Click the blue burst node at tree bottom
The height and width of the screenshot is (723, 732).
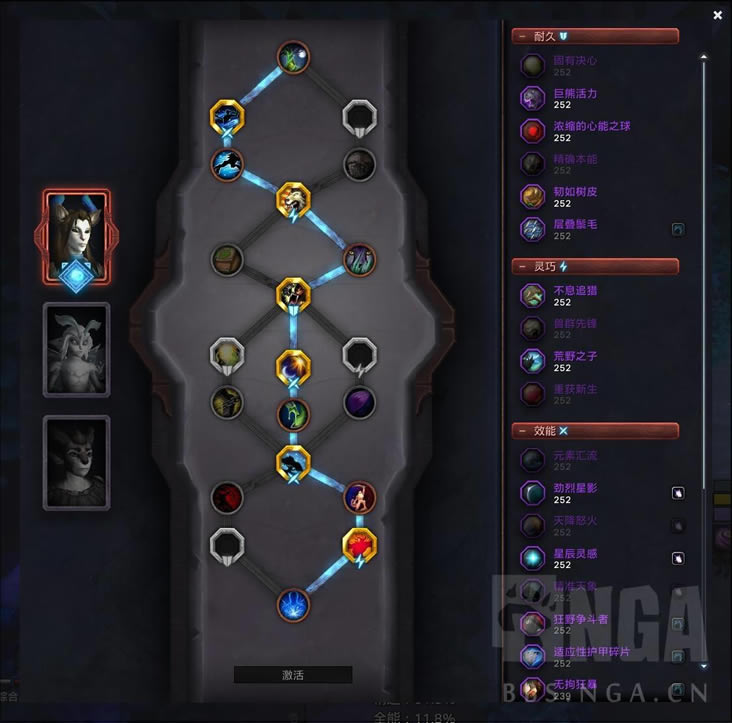pyautogui.click(x=293, y=604)
